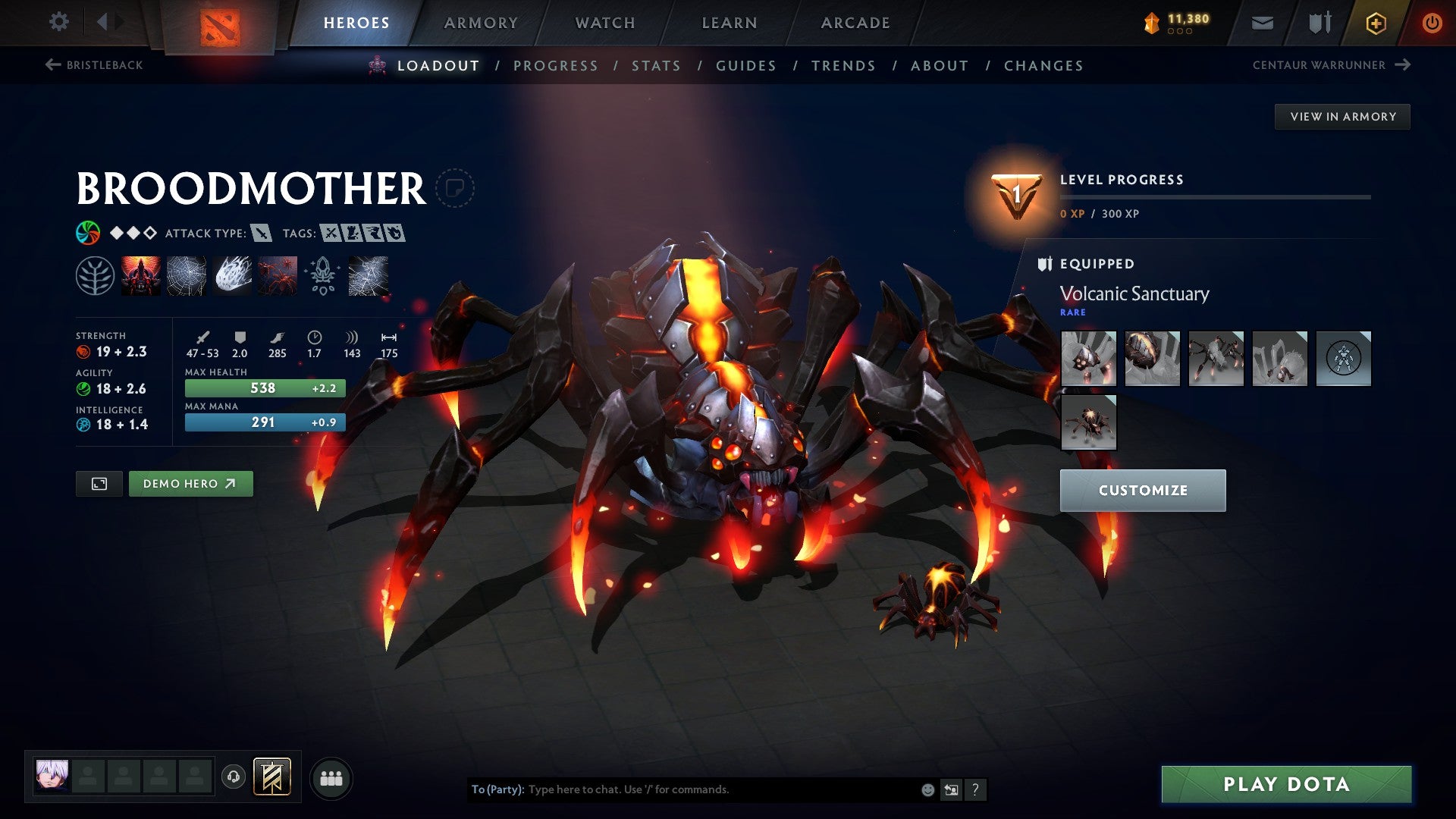The height and width of the screenshot is (819, 1456).
Task: Click the Volcanic Sanctuary head item thumbnail
Action: pyautogui.click(x=1088, y=358)
